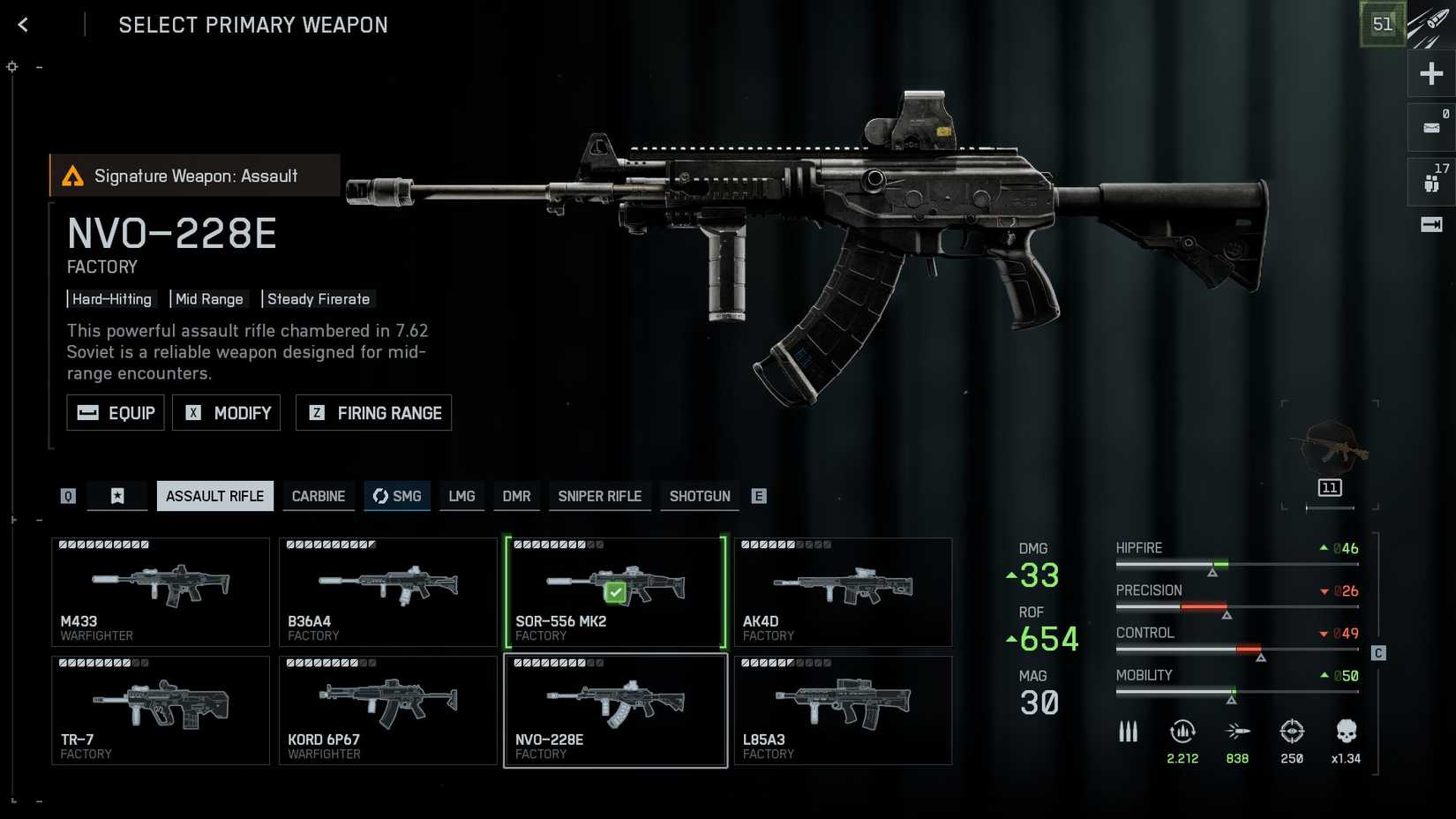Screen dimensions: 1456x819
Task: View the Sniper Rifle category
Action: (599, 496)
